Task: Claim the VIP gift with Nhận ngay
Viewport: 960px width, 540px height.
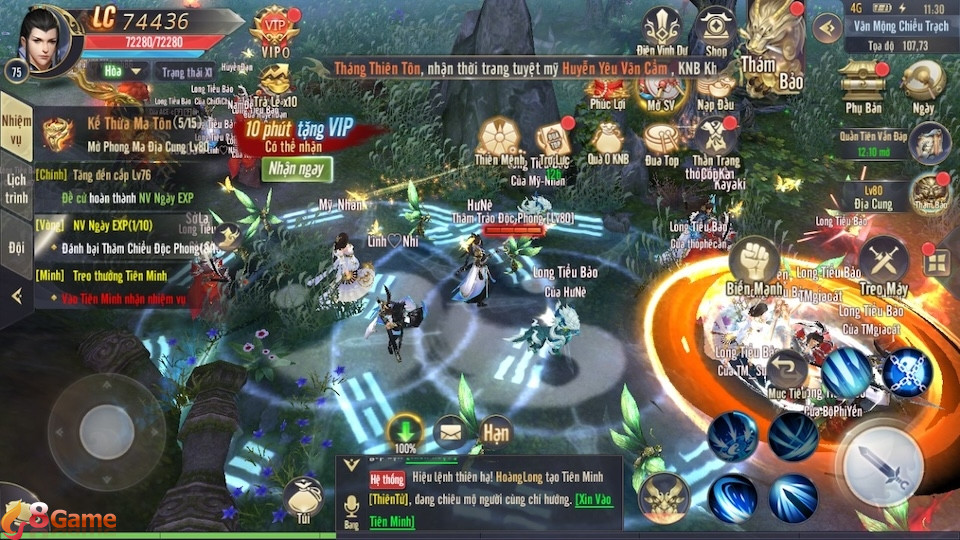Action: pyautogui.click(x=297, y=169)
